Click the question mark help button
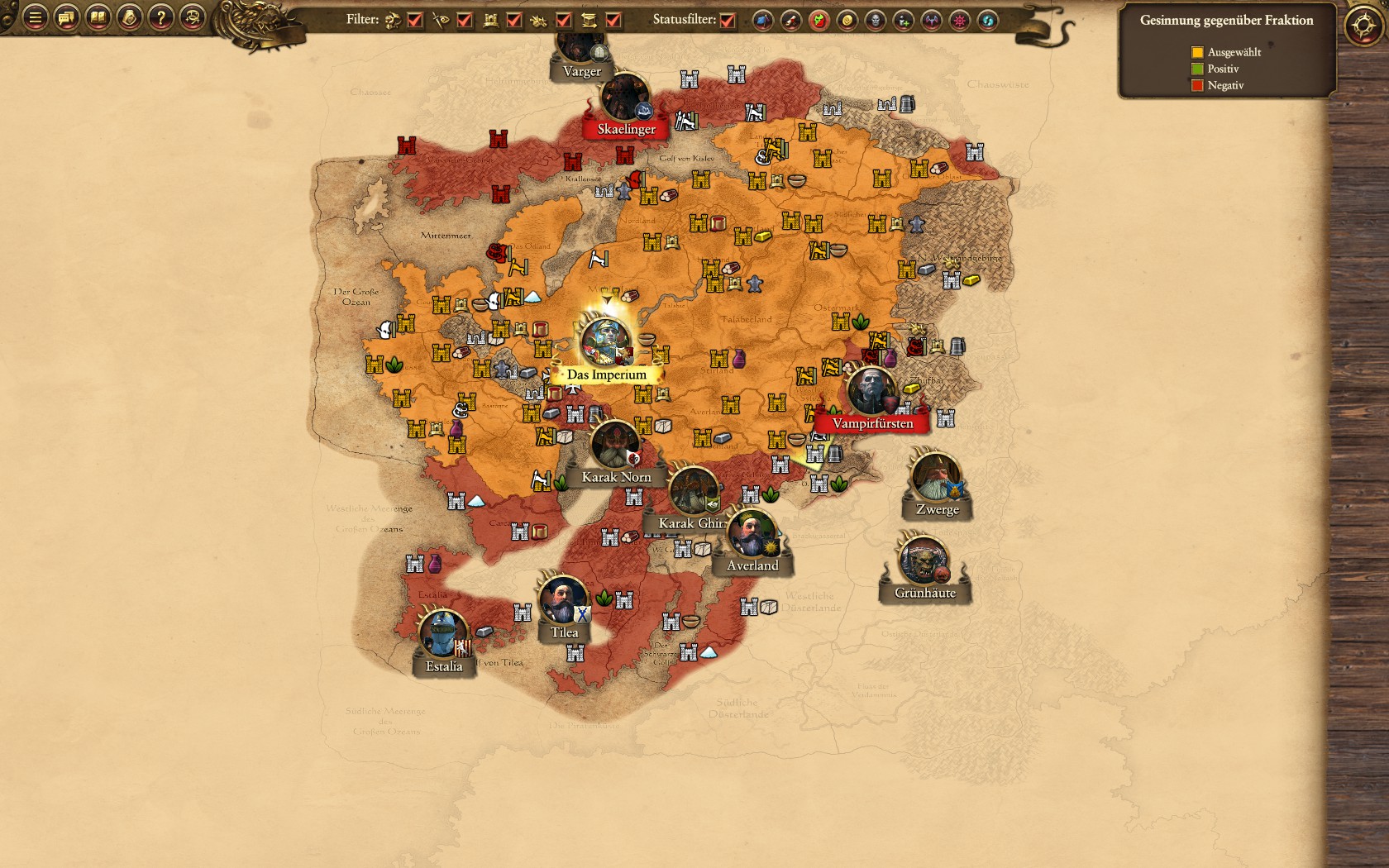This screenshot has width=1389, height=868. pyautogui.click(x=160, y=17)
